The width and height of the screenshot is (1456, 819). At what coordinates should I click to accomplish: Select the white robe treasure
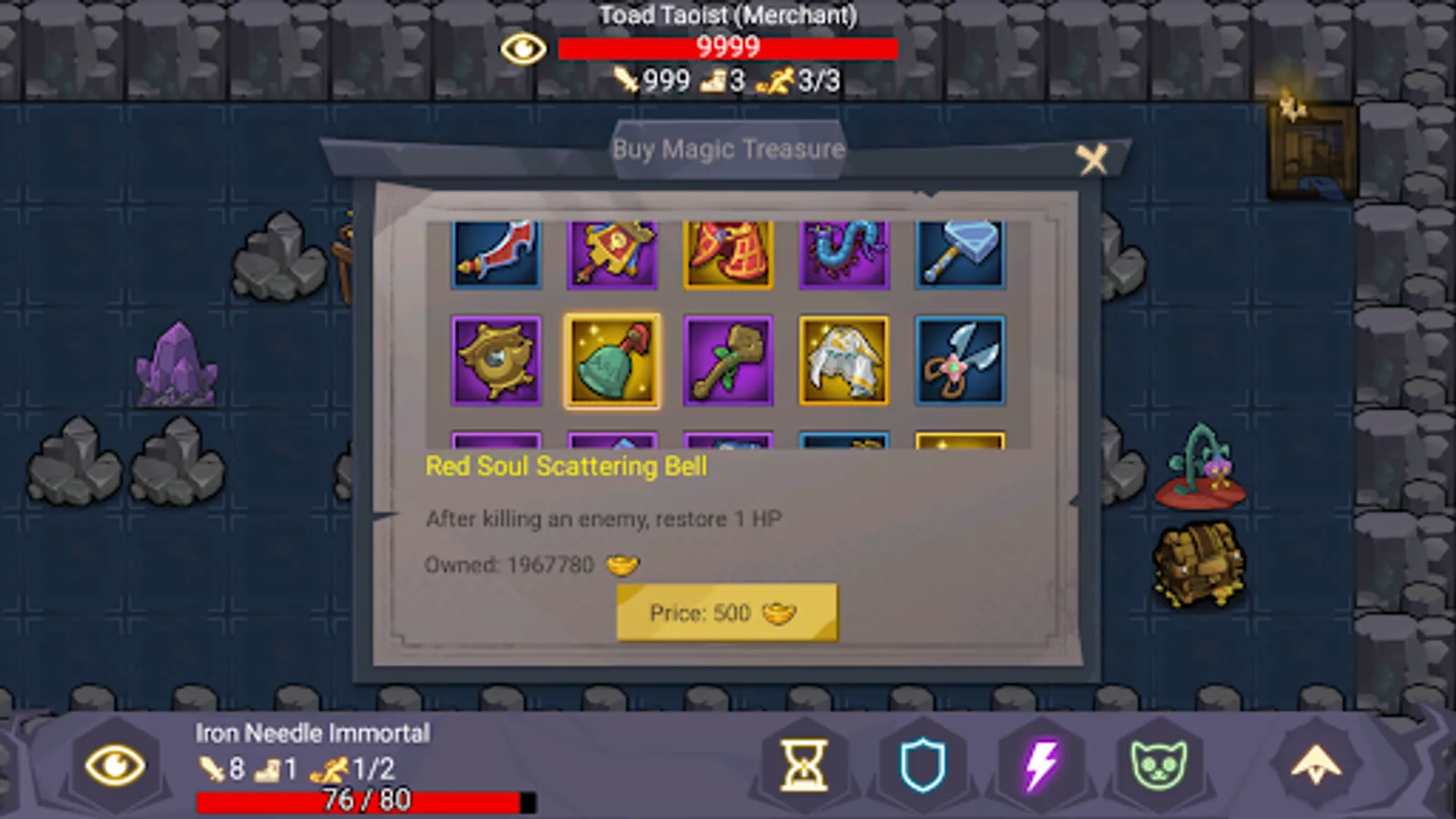[844, 361]
